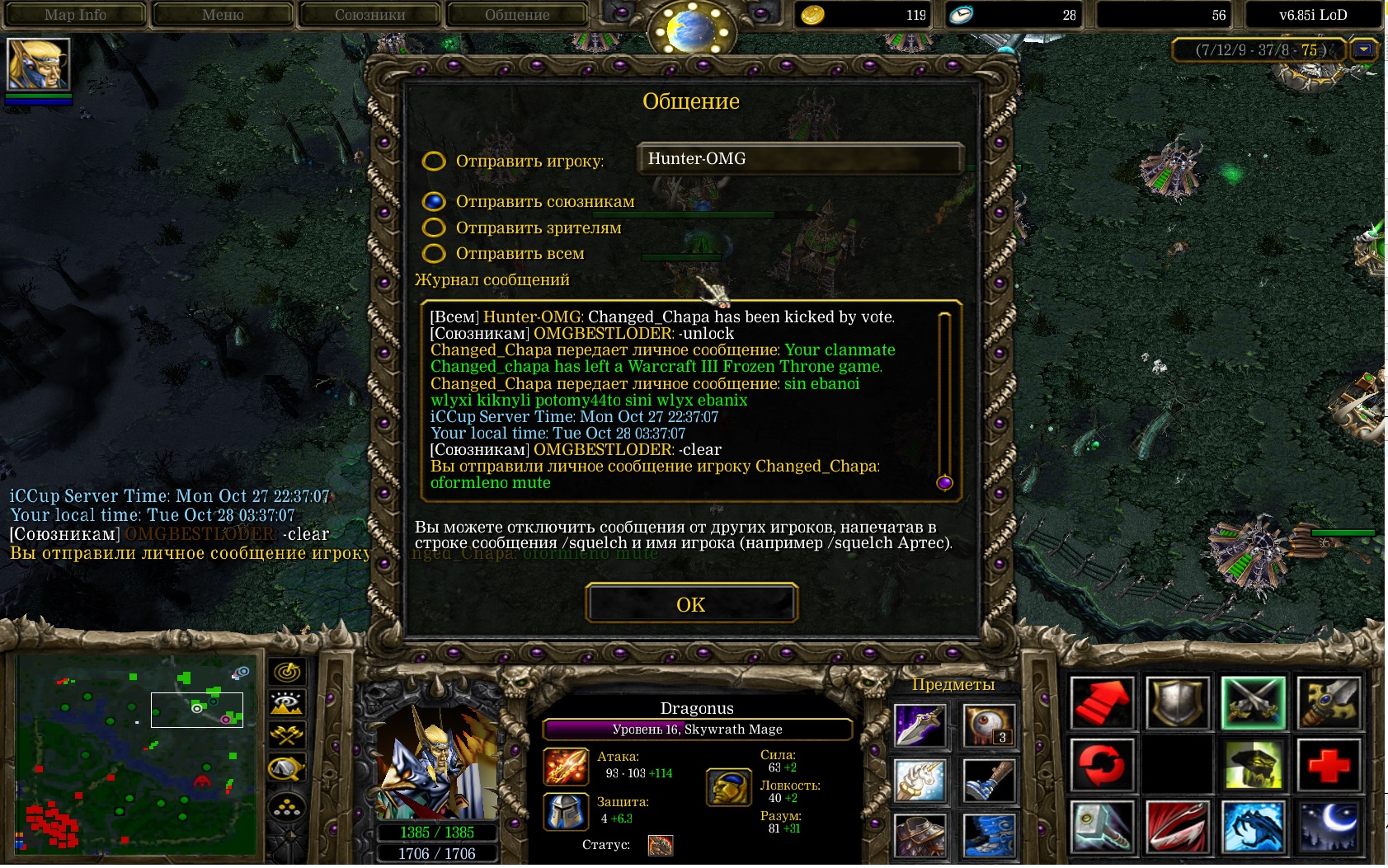Screen dimensions: 1388x868
Task: Choose 'Отправить союзникам' radio option
Action: click(434, 202)
